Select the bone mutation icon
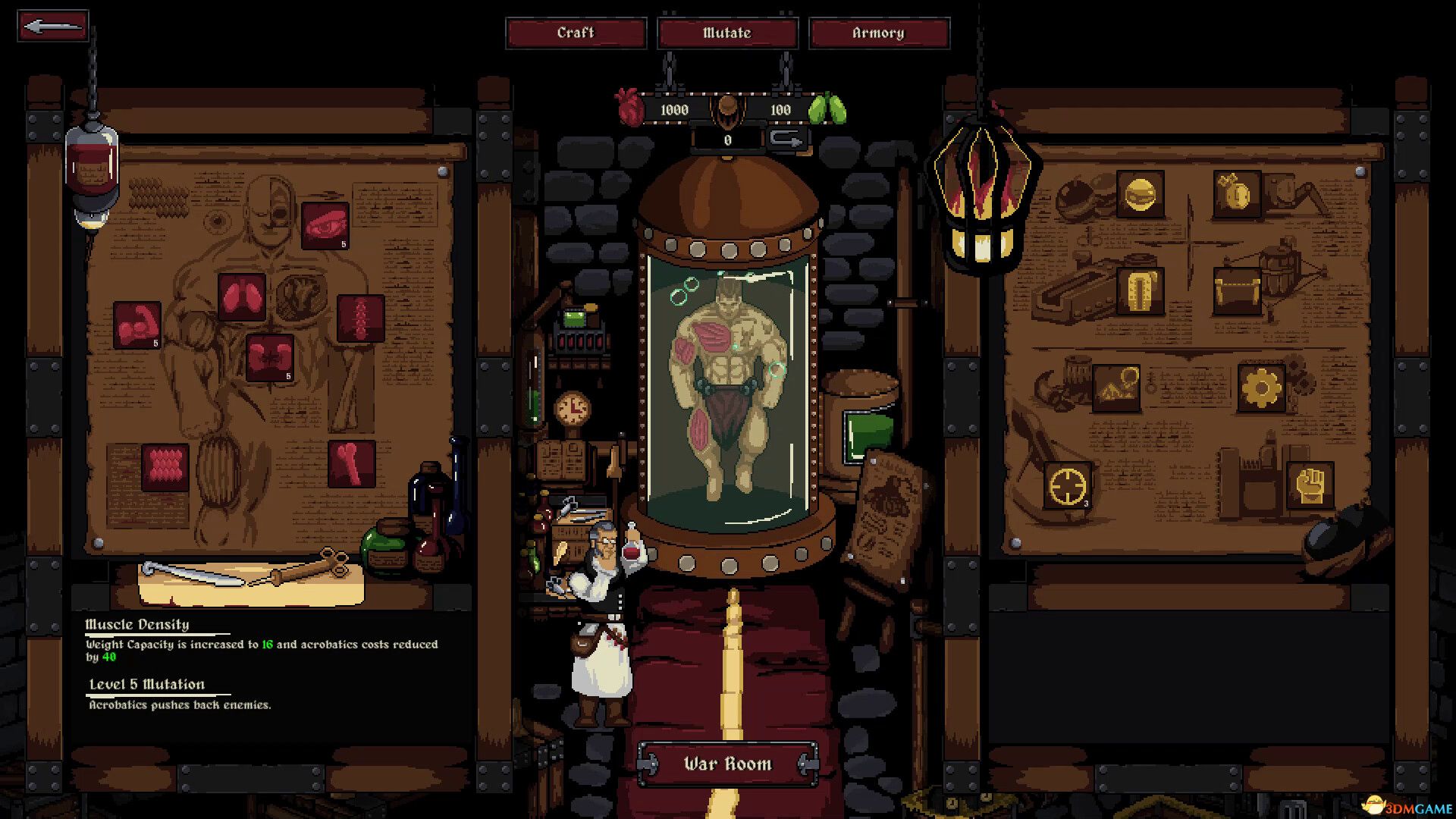This screenshot has width=1456, height=819. pyautogui.click(x=352, y=463)
